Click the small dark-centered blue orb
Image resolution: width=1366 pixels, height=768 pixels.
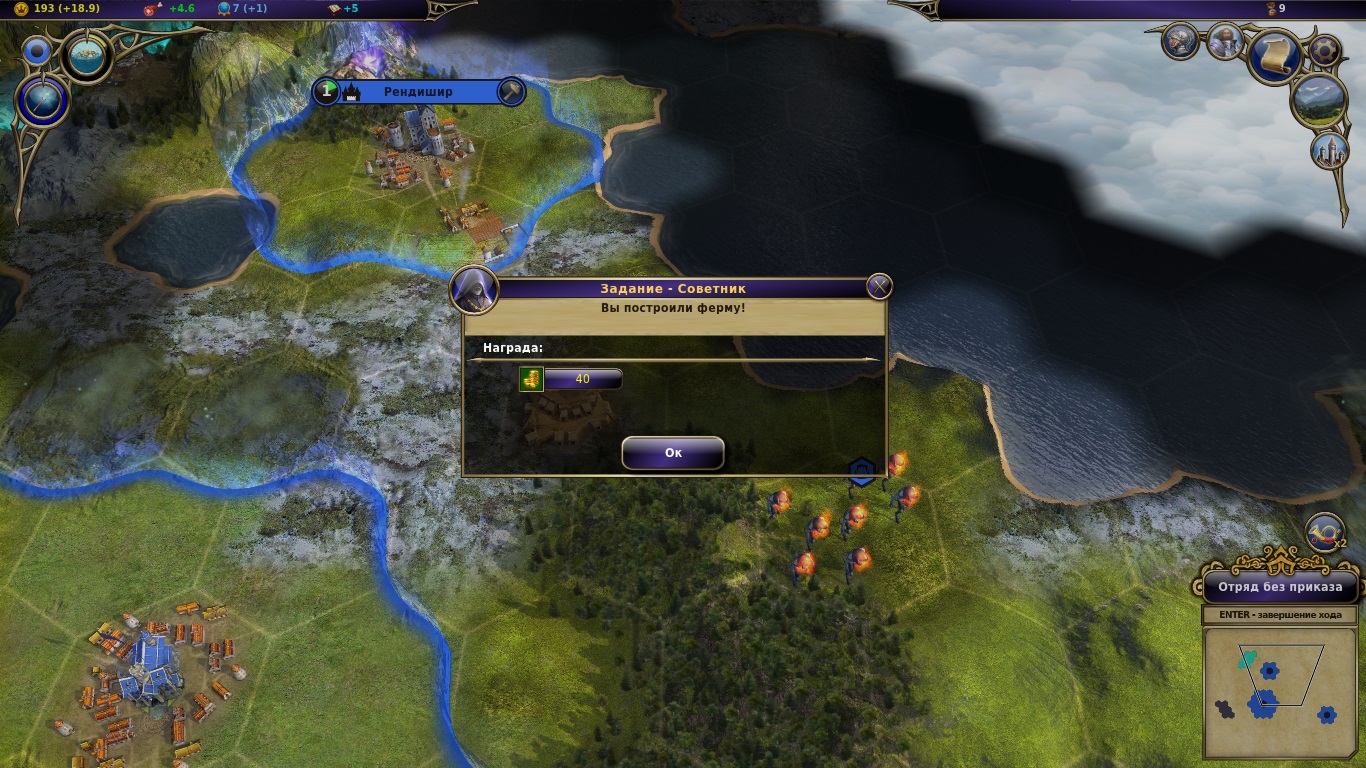click(x=38, y=50)
